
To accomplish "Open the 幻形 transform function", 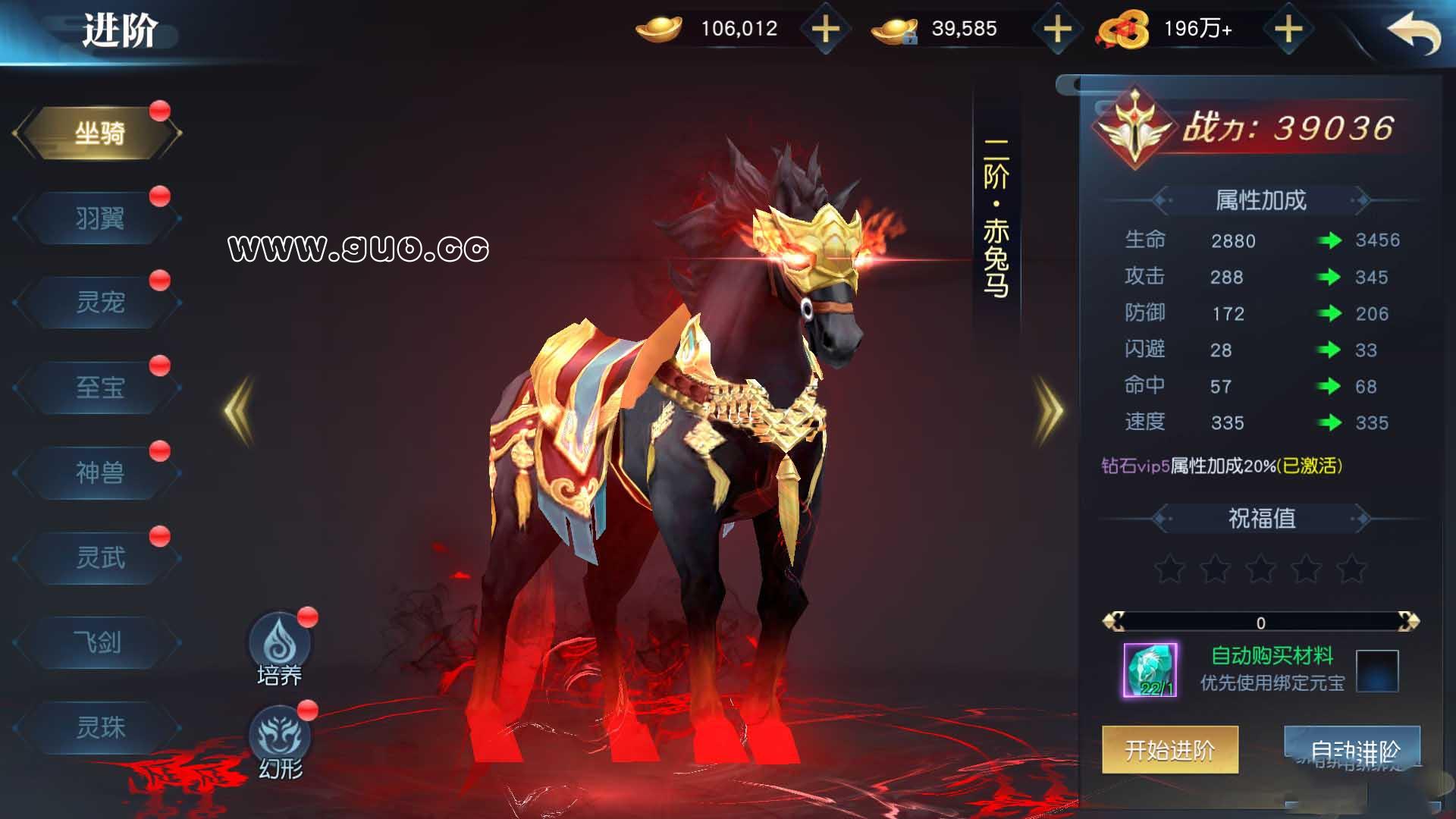I will 280,740.
